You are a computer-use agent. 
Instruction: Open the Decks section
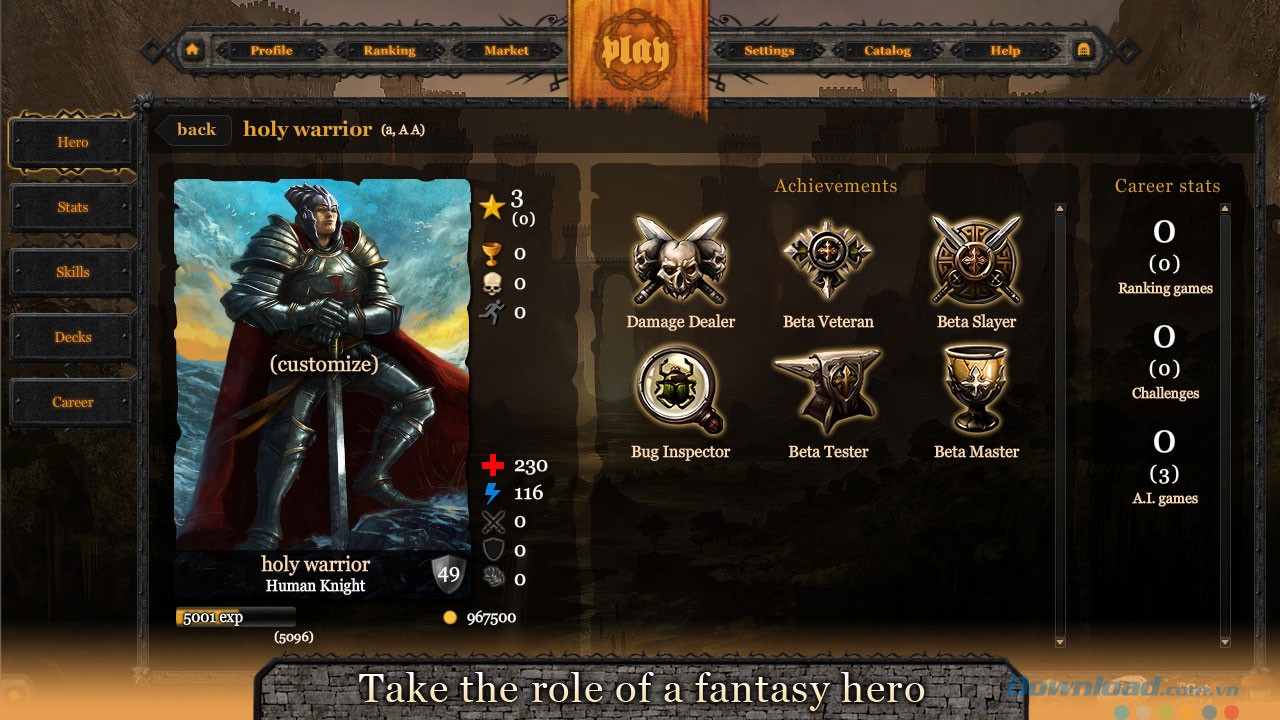(72, 337)
